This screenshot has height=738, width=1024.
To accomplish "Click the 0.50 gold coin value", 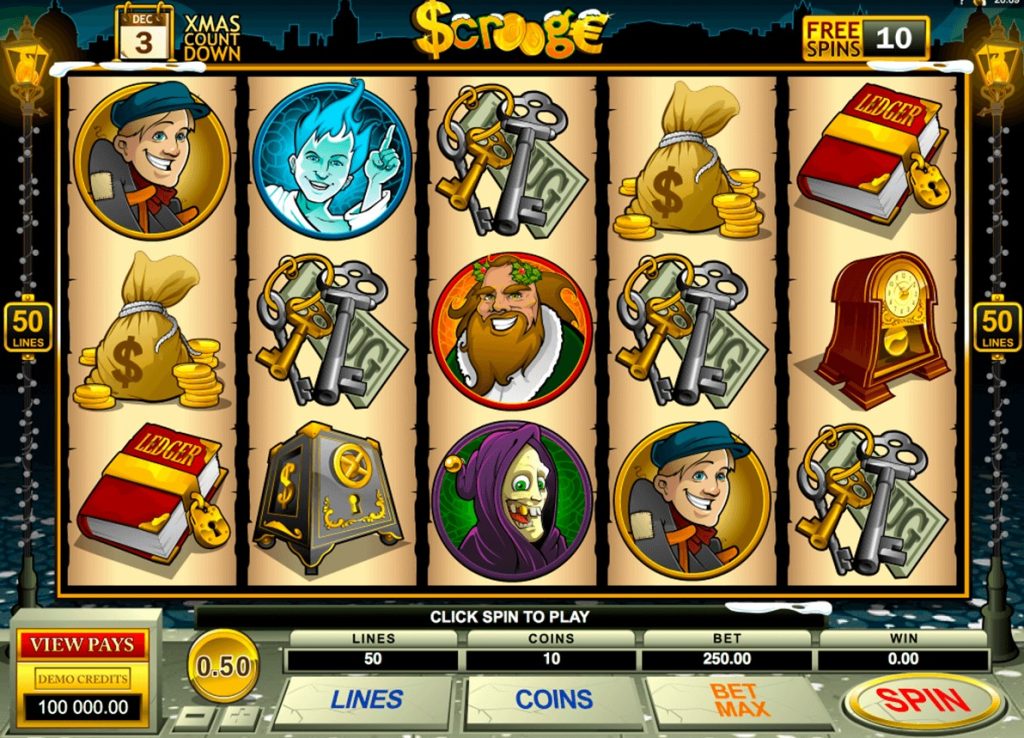I will click(223, 665).
